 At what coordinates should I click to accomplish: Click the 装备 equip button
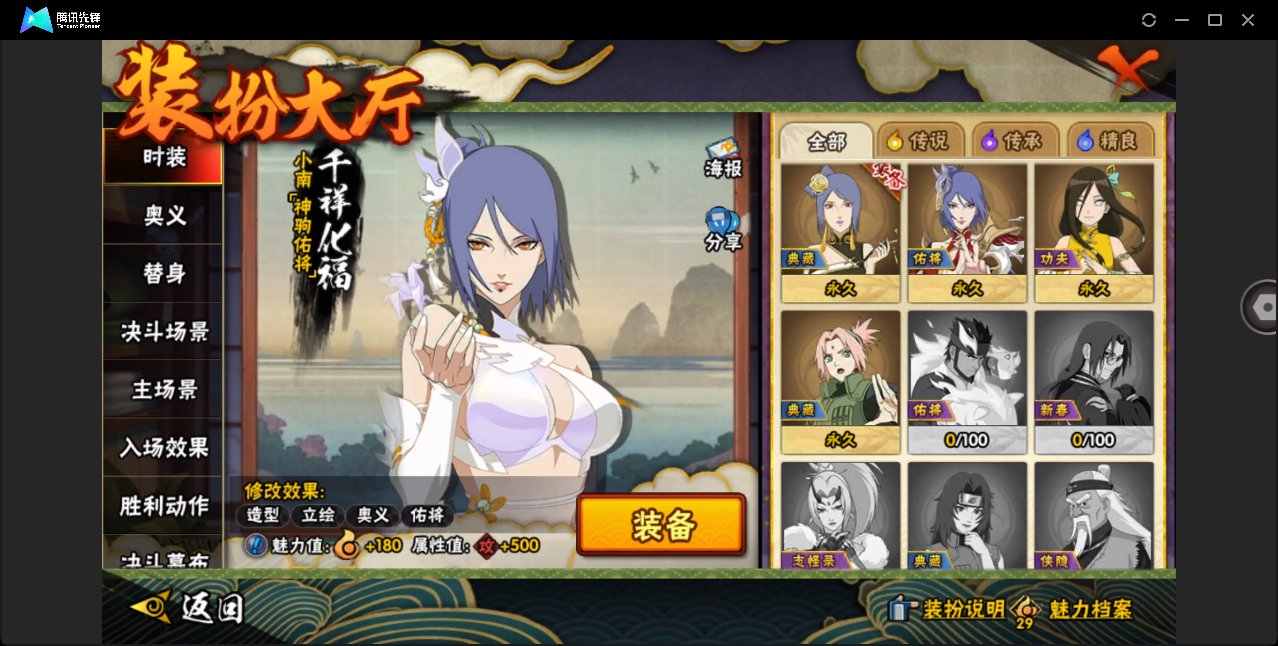click(x=661, y=525)
